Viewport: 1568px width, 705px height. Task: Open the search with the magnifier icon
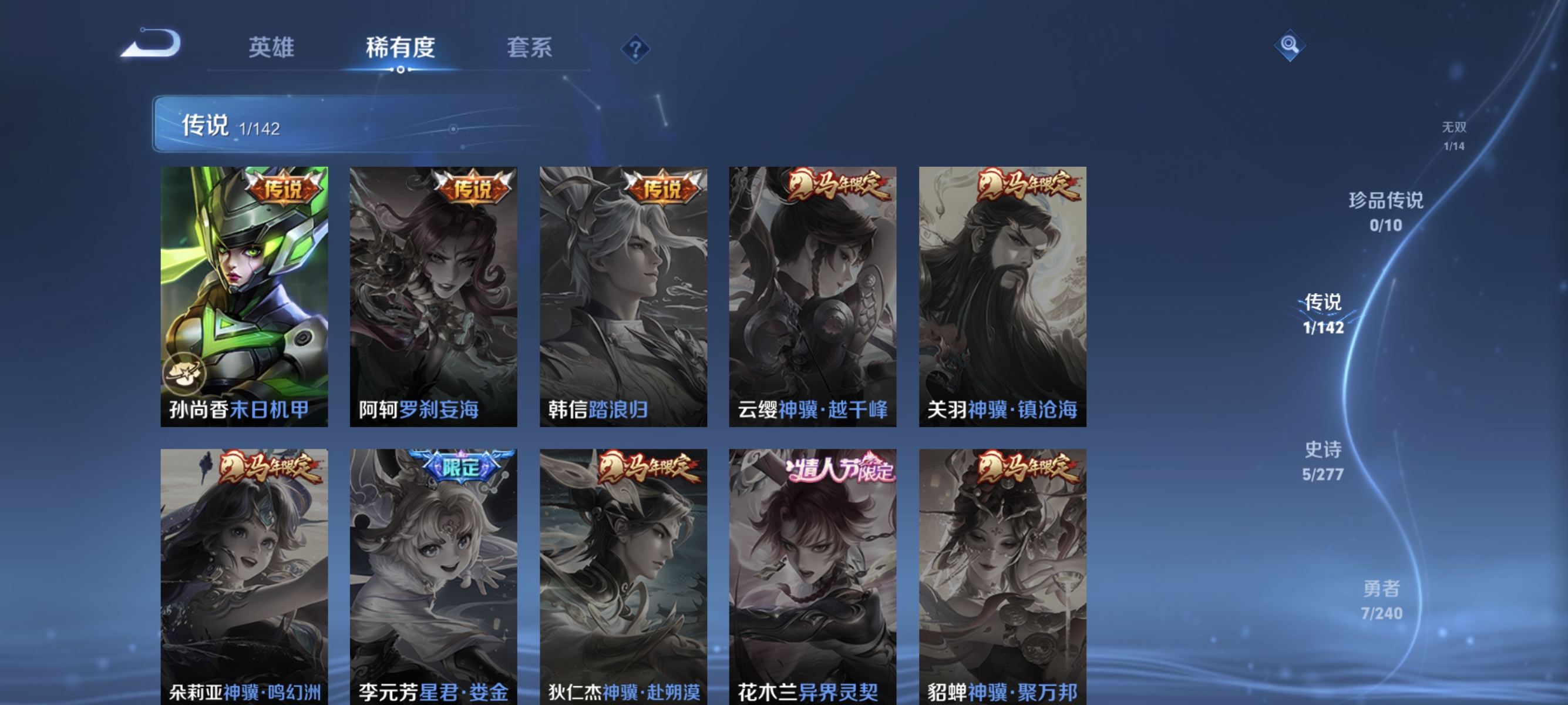point(1289,45)
